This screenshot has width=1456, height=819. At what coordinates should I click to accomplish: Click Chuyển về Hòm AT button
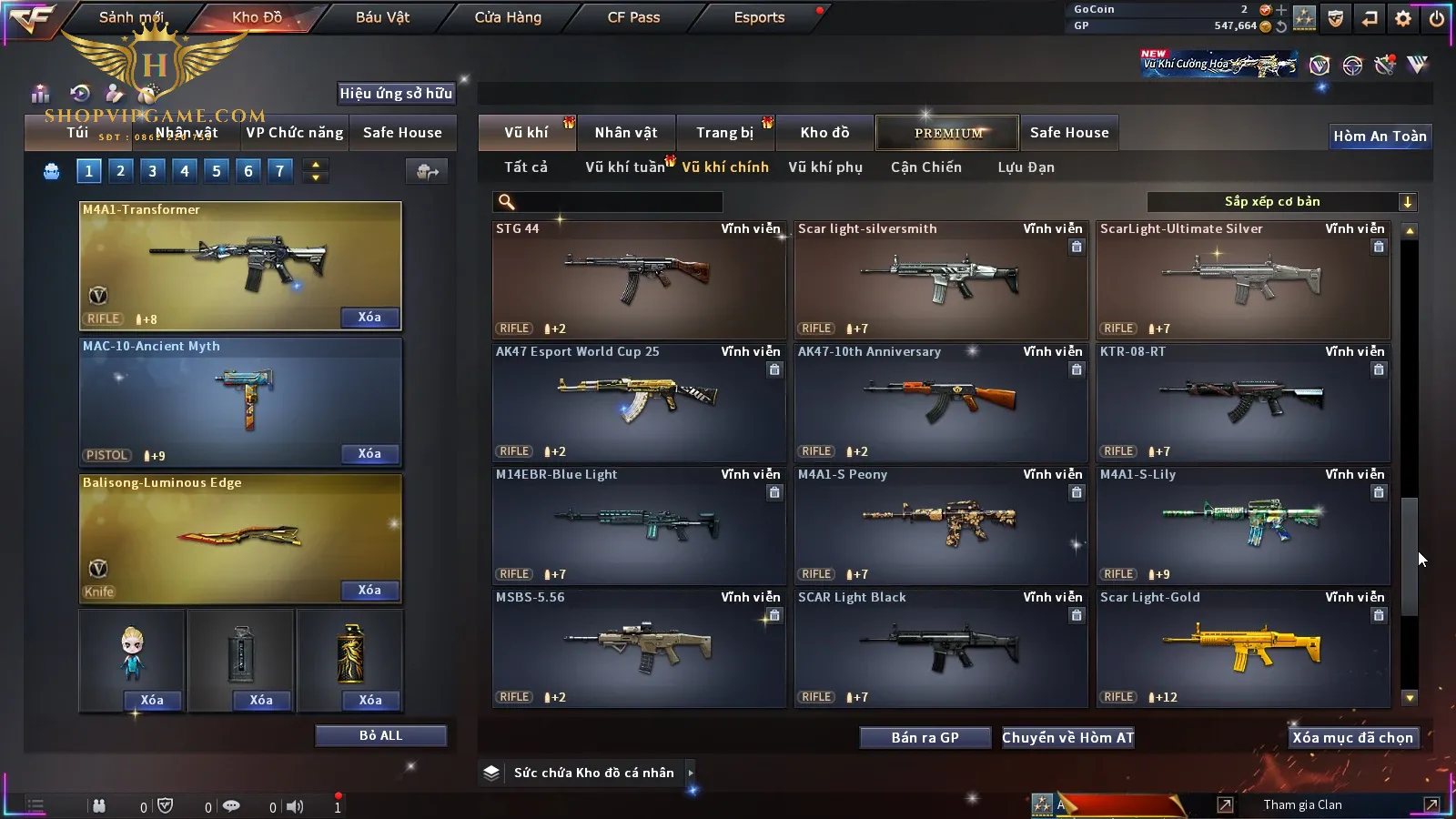(1067, 738)
